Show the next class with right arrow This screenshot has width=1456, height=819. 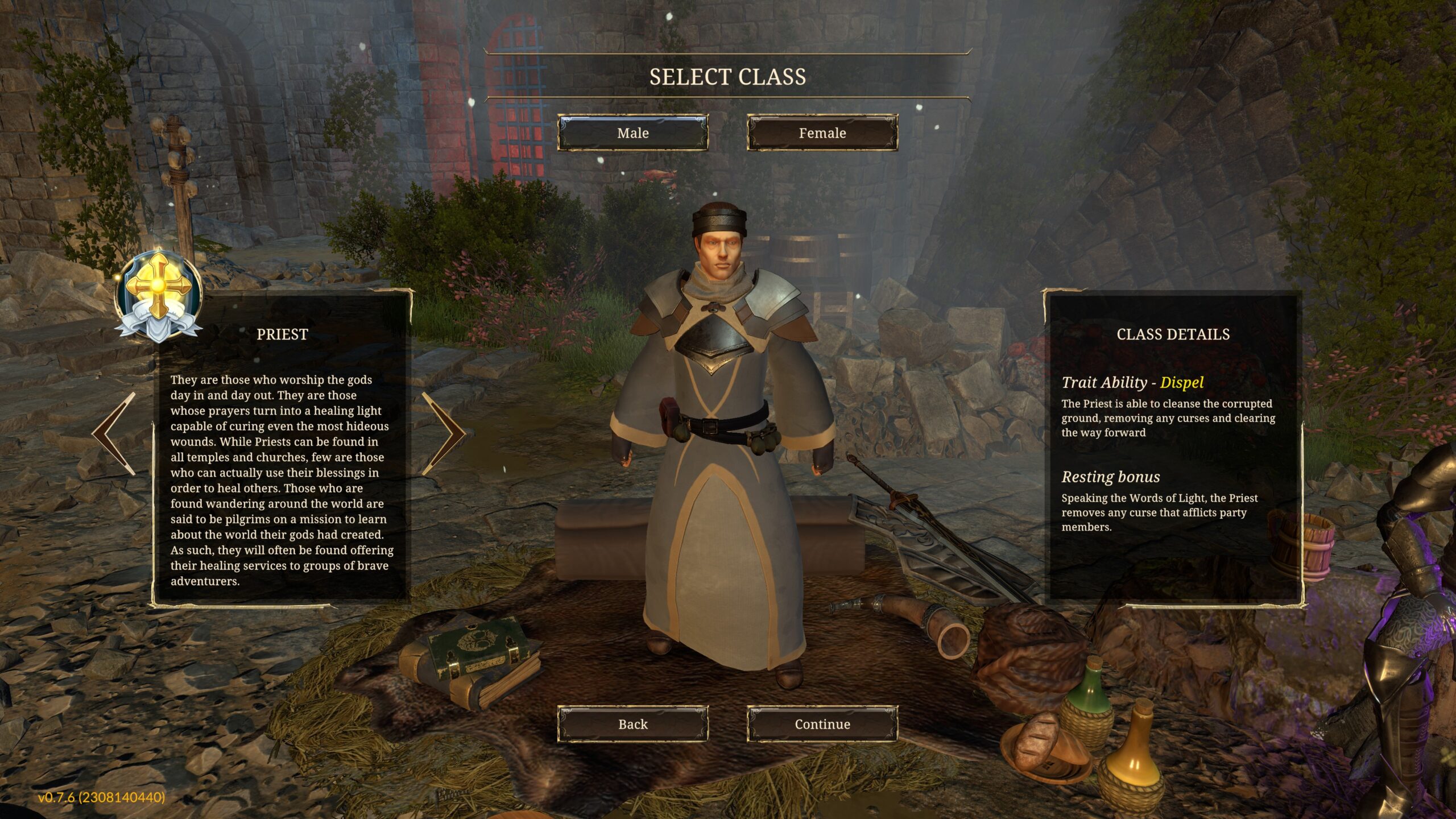[x=443, y=433]
